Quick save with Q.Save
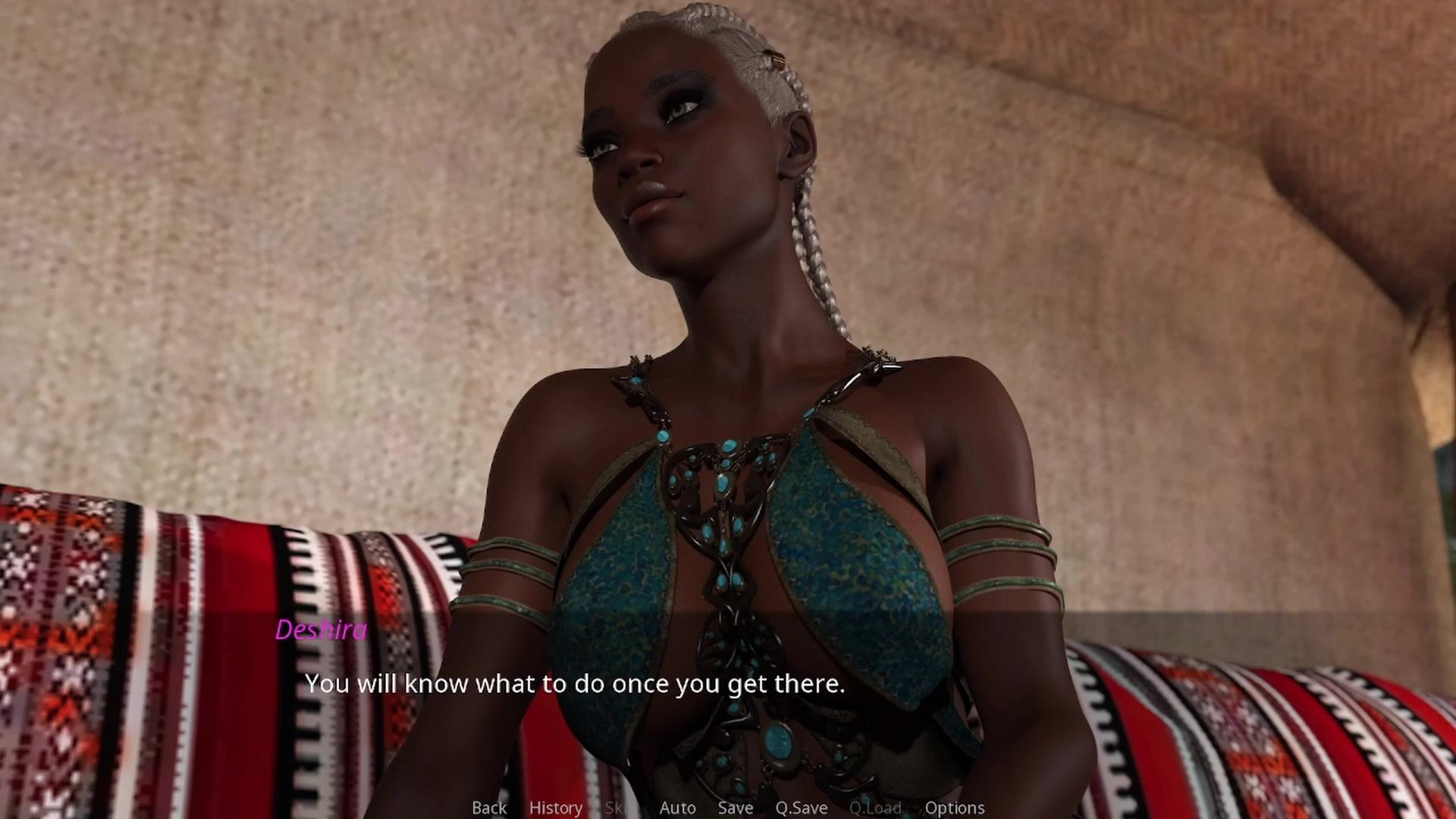1456x819 pixels. (801, 808)
